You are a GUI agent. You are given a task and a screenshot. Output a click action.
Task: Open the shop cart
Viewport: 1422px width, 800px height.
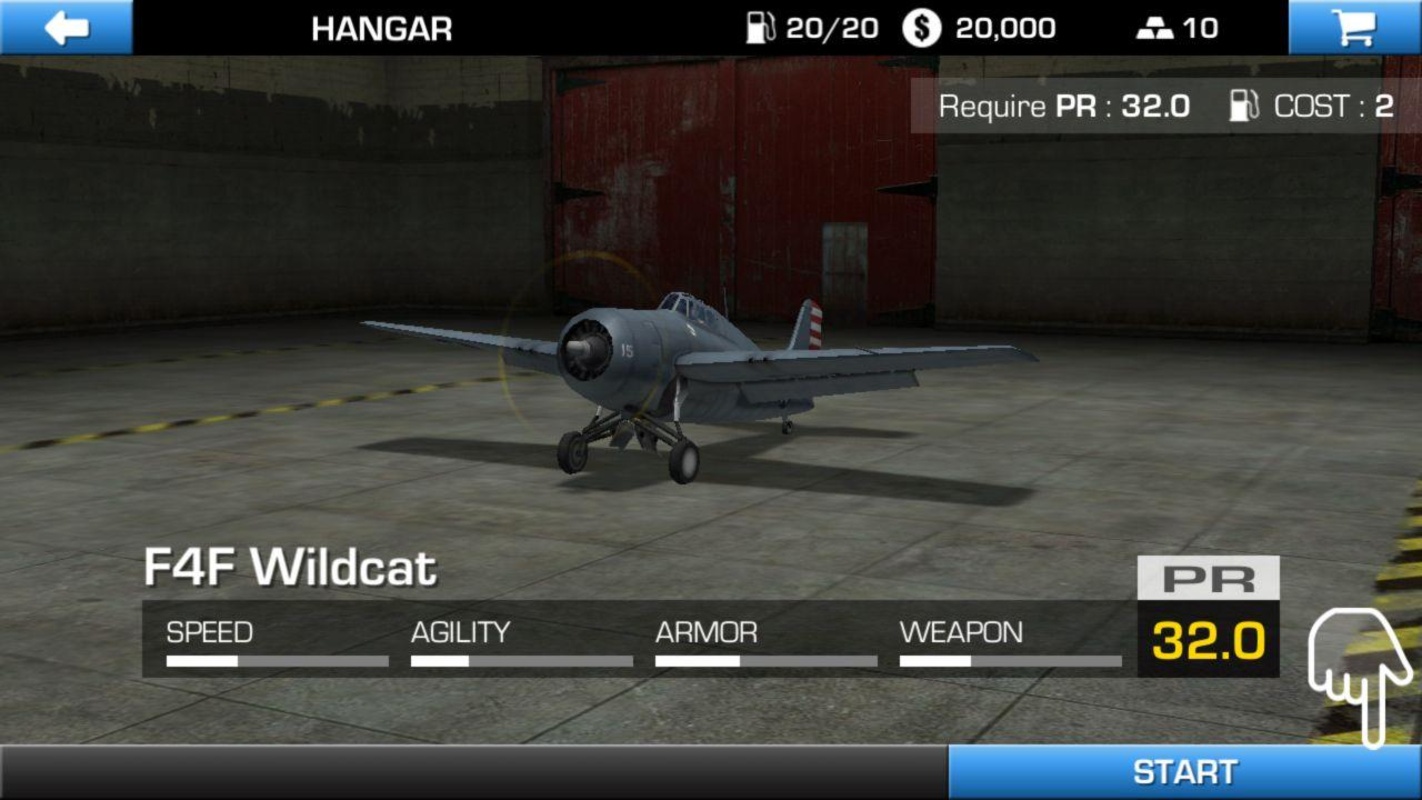pyautogui.click(x=1354, y=27)
